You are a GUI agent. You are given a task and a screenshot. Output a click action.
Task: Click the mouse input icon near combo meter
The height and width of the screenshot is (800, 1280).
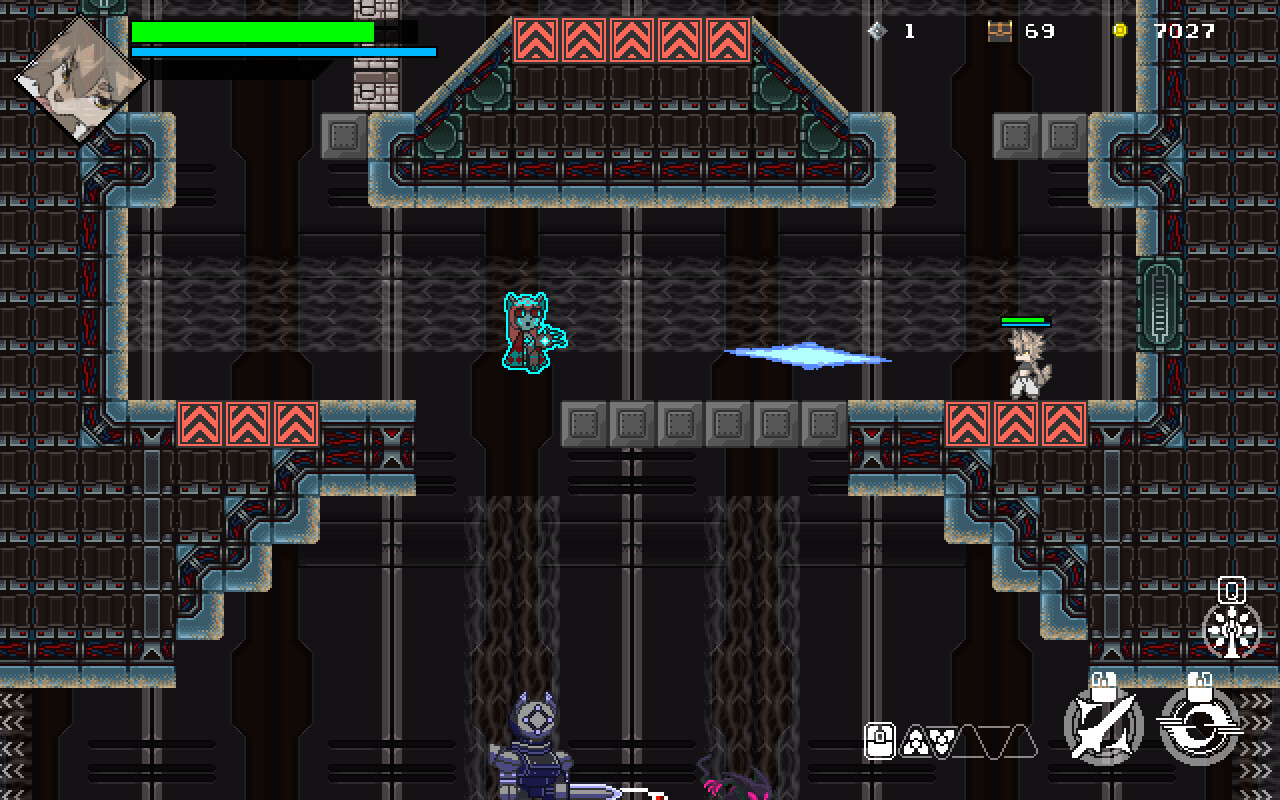[x=880, y=740]
